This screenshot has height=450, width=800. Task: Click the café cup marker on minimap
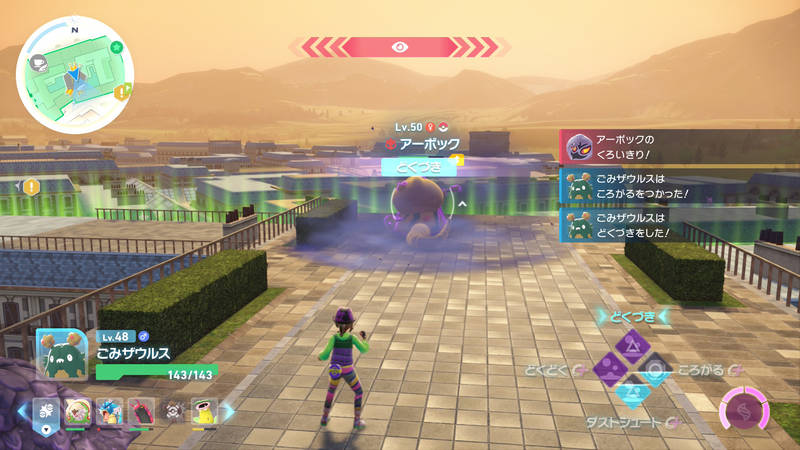[38, 62]
